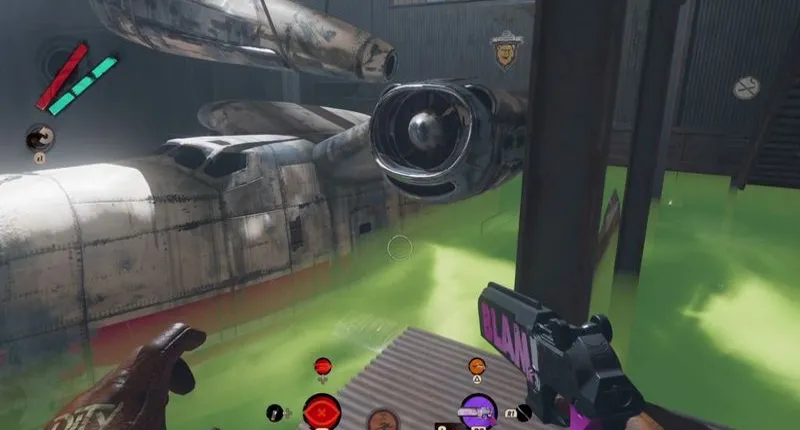Select the black circle icon beside purple weapon
800x430 pixels.
[524, 411]
